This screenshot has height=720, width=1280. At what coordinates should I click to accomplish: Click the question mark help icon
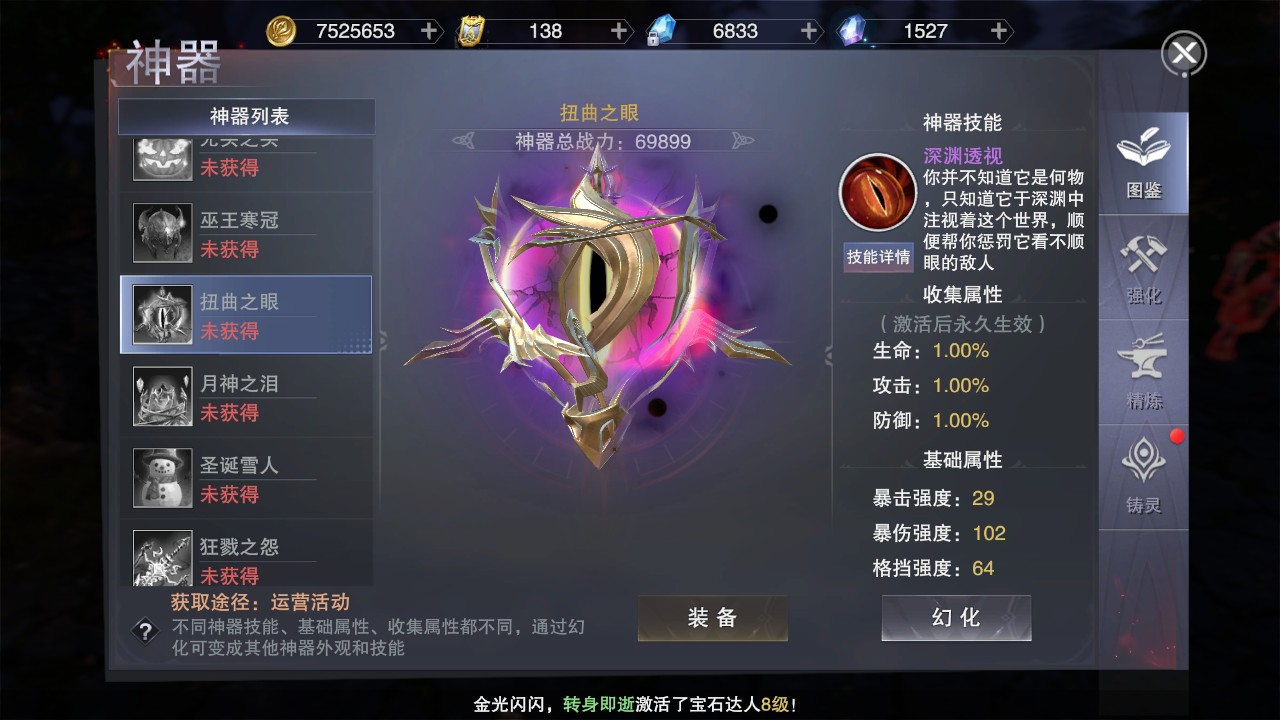pos(146,631)
